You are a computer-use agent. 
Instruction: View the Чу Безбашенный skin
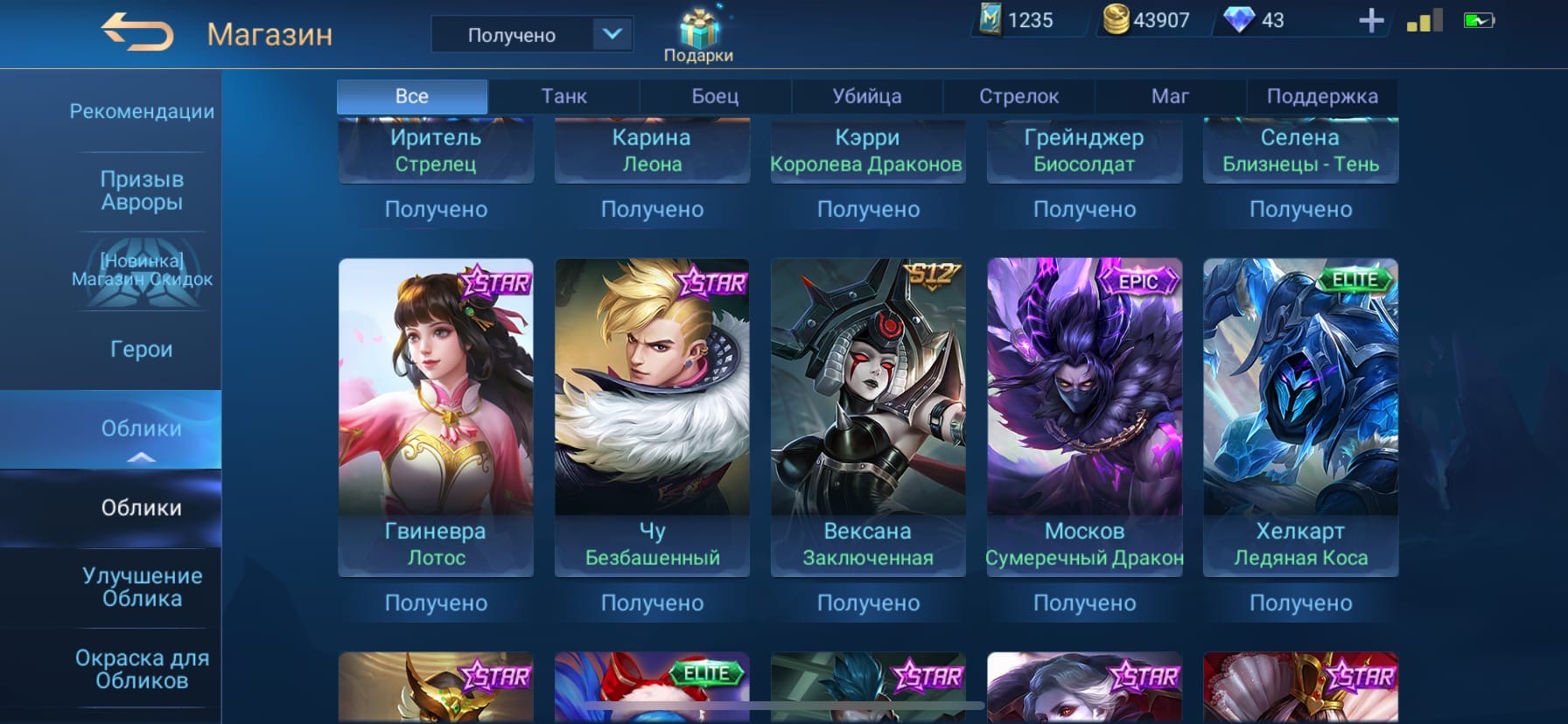point(652,416)
